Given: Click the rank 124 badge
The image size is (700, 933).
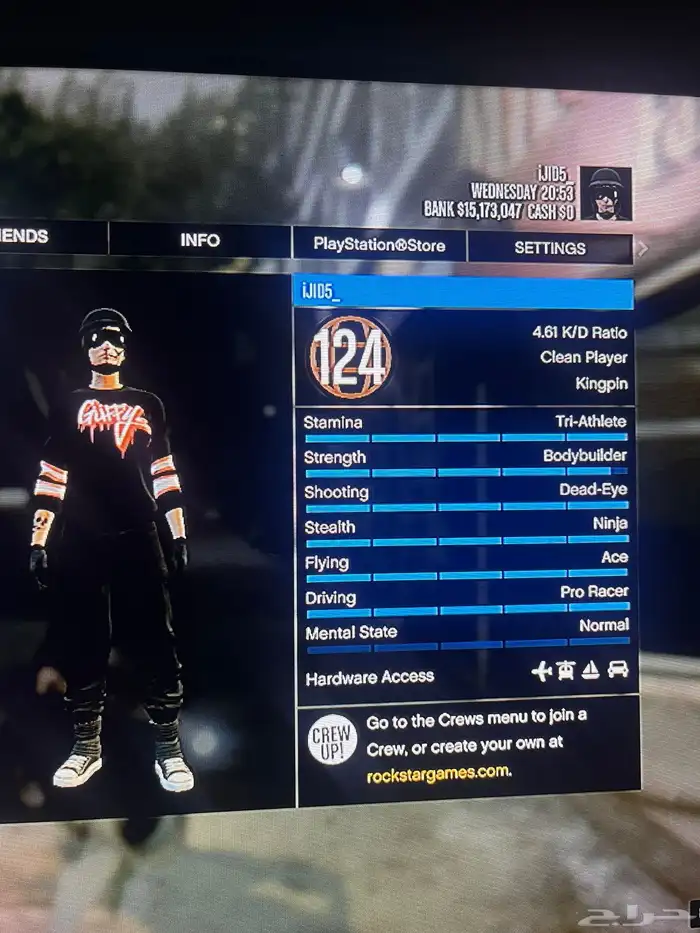Looking at the screenshot, I should click(x=350, y=357).
